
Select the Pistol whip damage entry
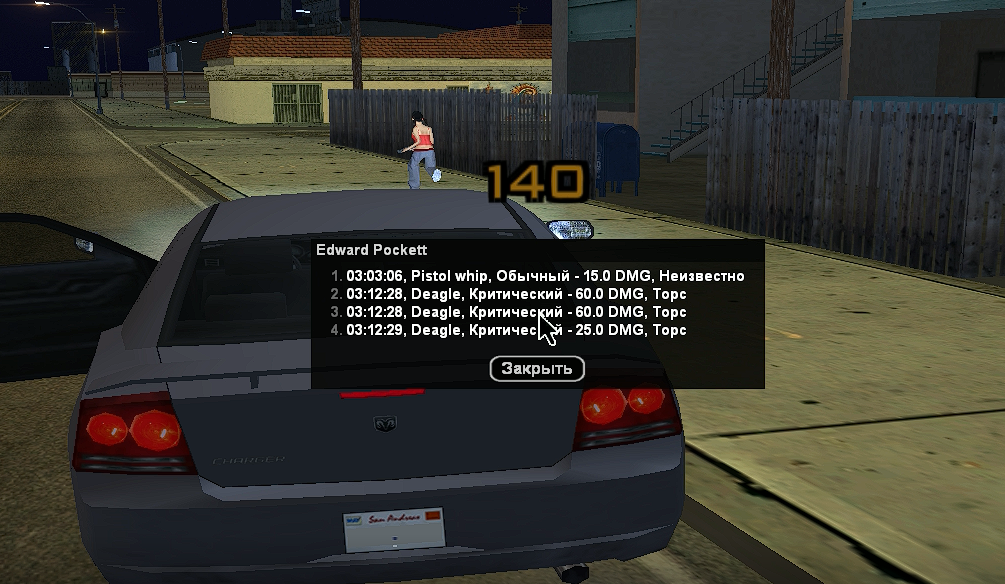545,276
